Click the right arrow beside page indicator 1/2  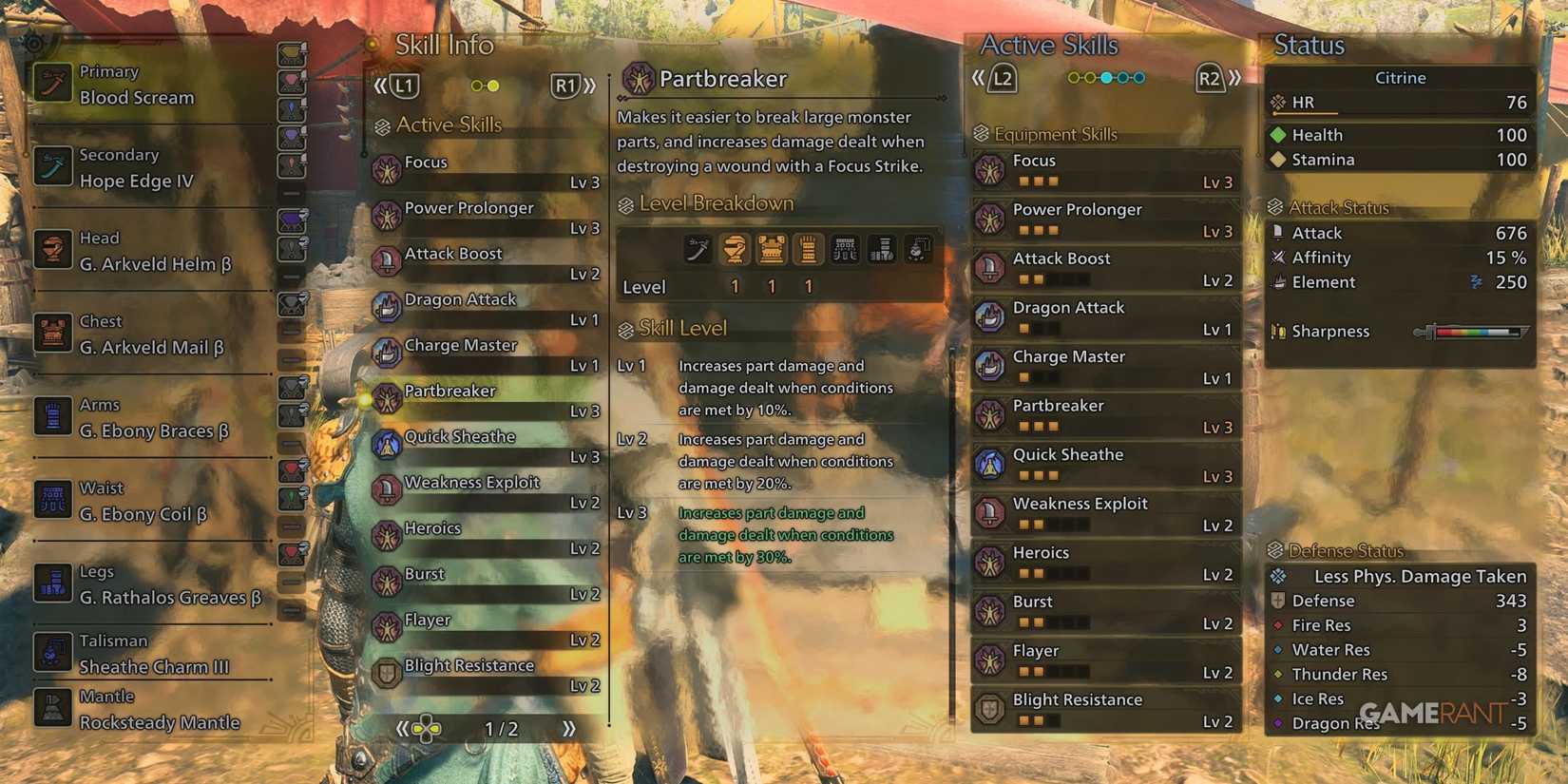(568, 730)
